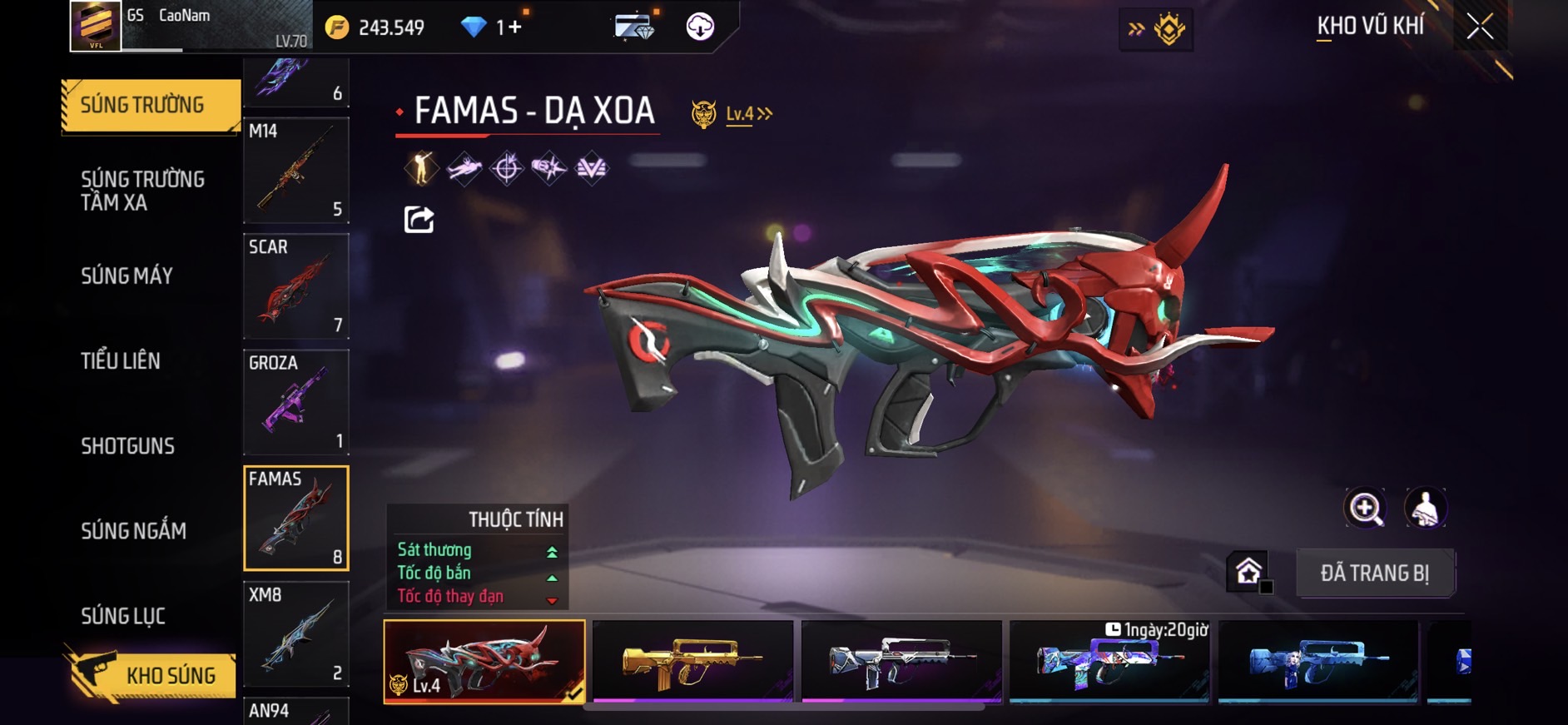Open the Súng Lục category
The width and height of the screenshot is (1568, 725).
[x=123, y=616]
